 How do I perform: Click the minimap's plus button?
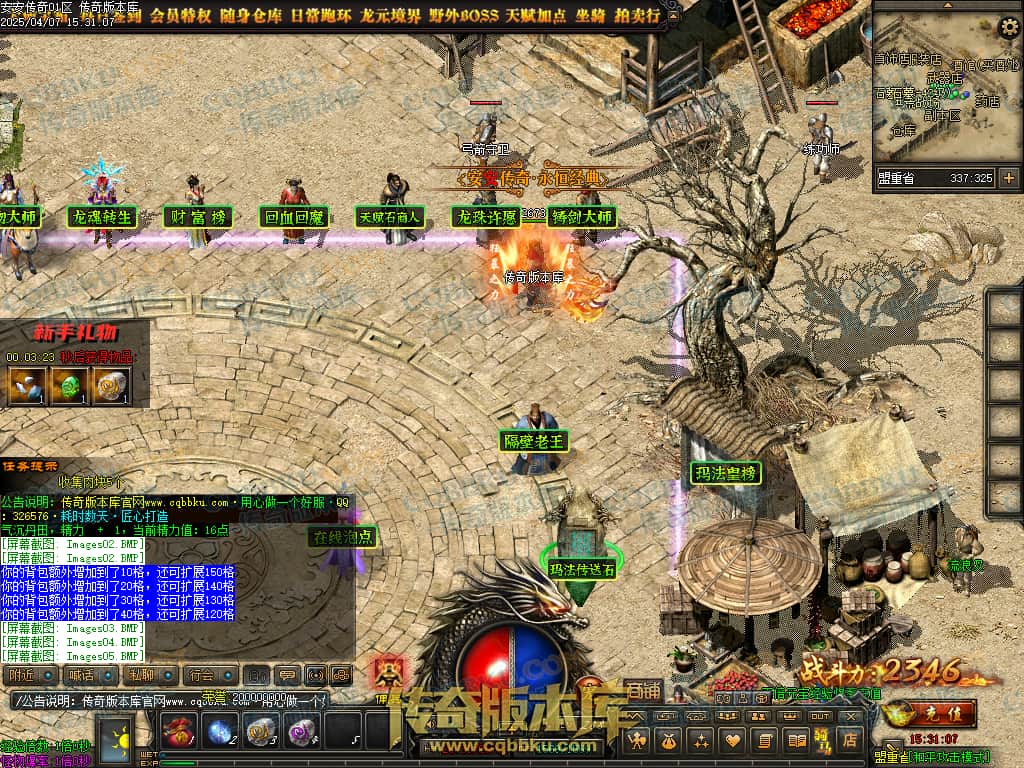click(x=1008, y=178)
